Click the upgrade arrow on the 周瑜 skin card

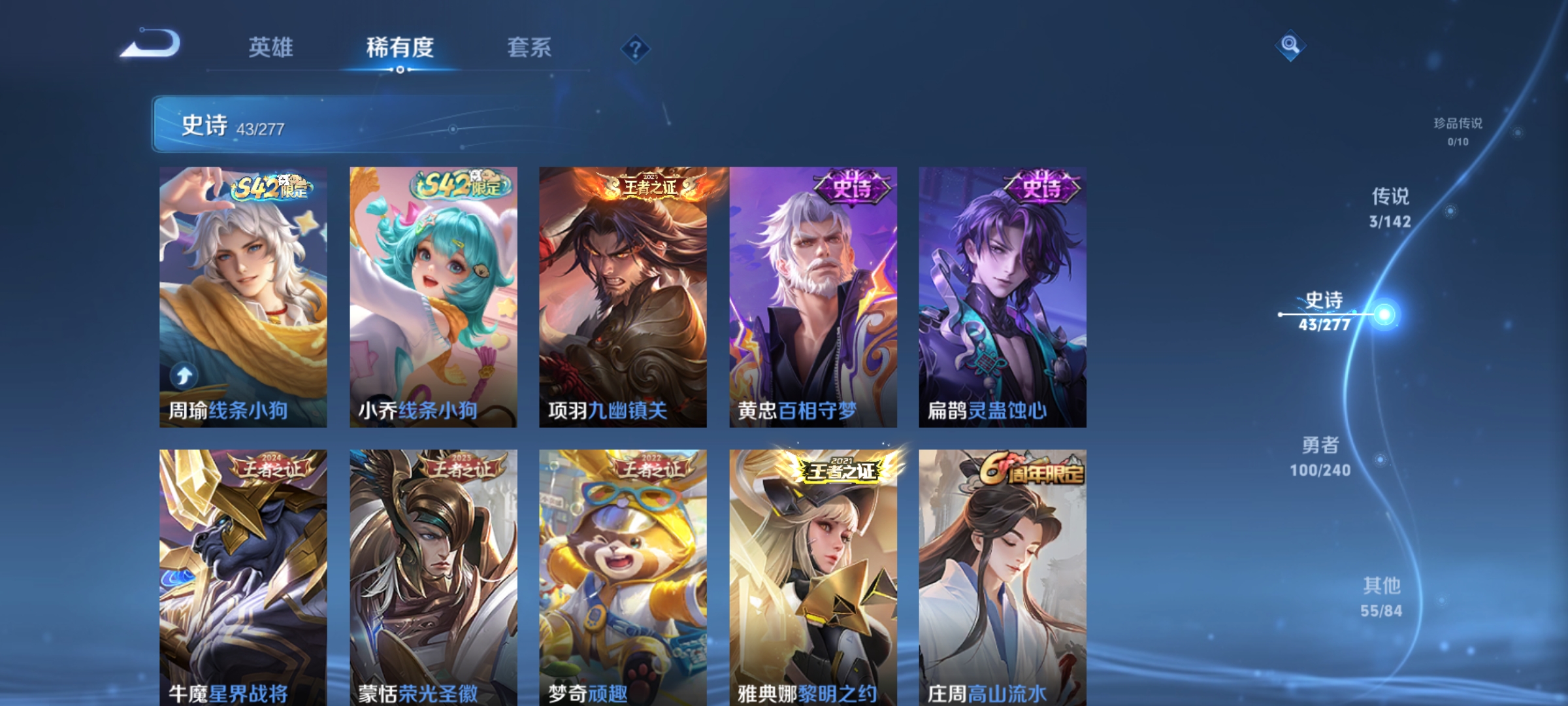click(x=184, y=377)
